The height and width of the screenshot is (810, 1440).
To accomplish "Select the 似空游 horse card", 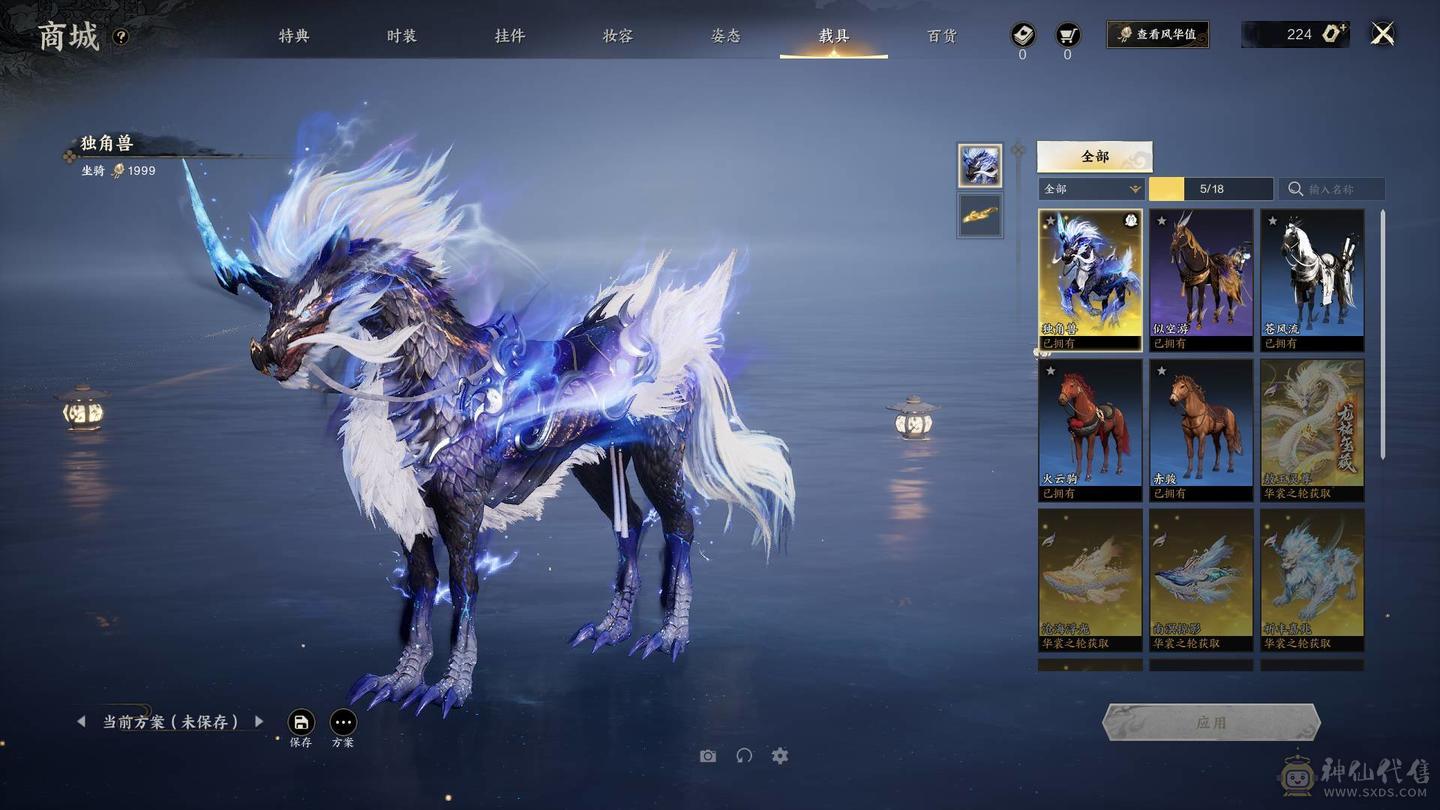I will (1200, 279).
